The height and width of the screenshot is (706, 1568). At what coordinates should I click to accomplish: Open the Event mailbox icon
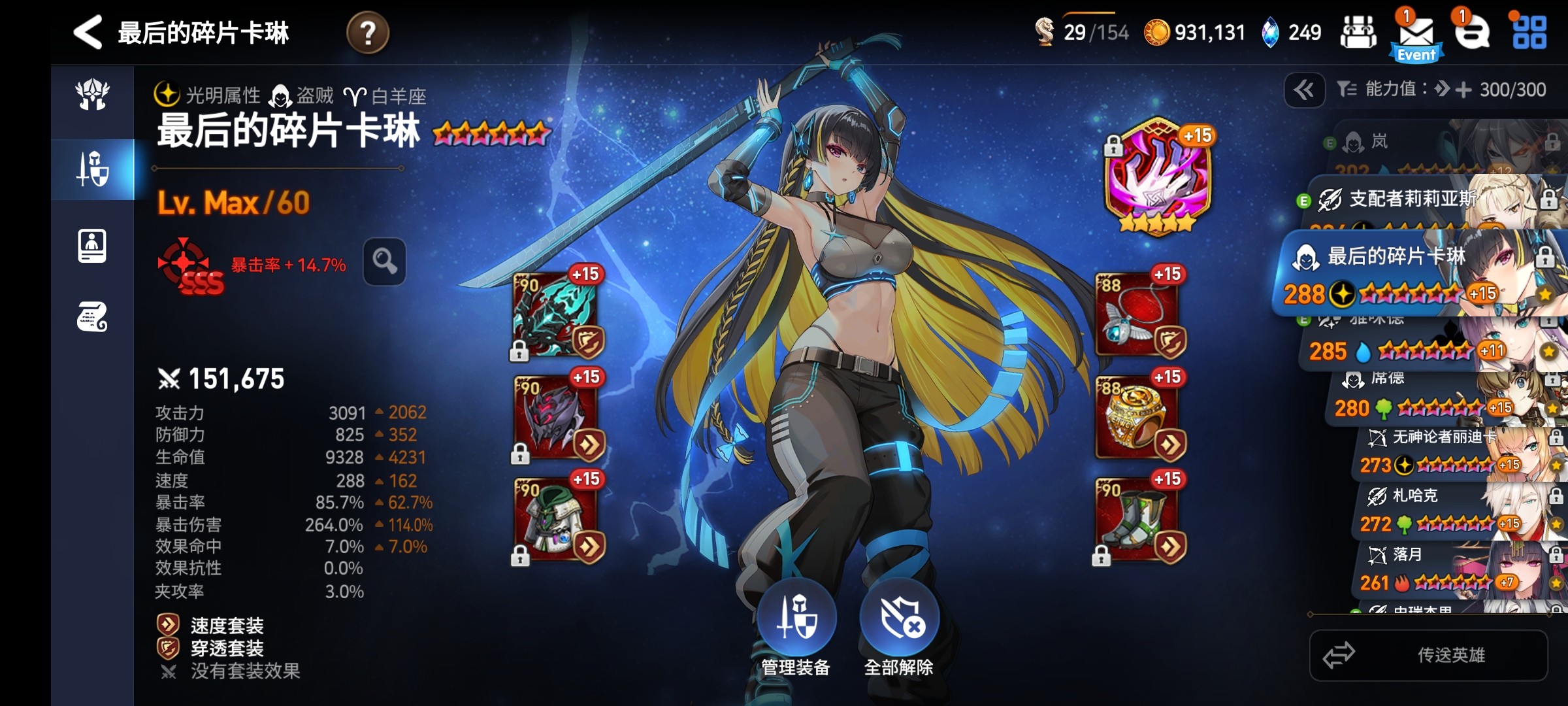click(1416, 35)
